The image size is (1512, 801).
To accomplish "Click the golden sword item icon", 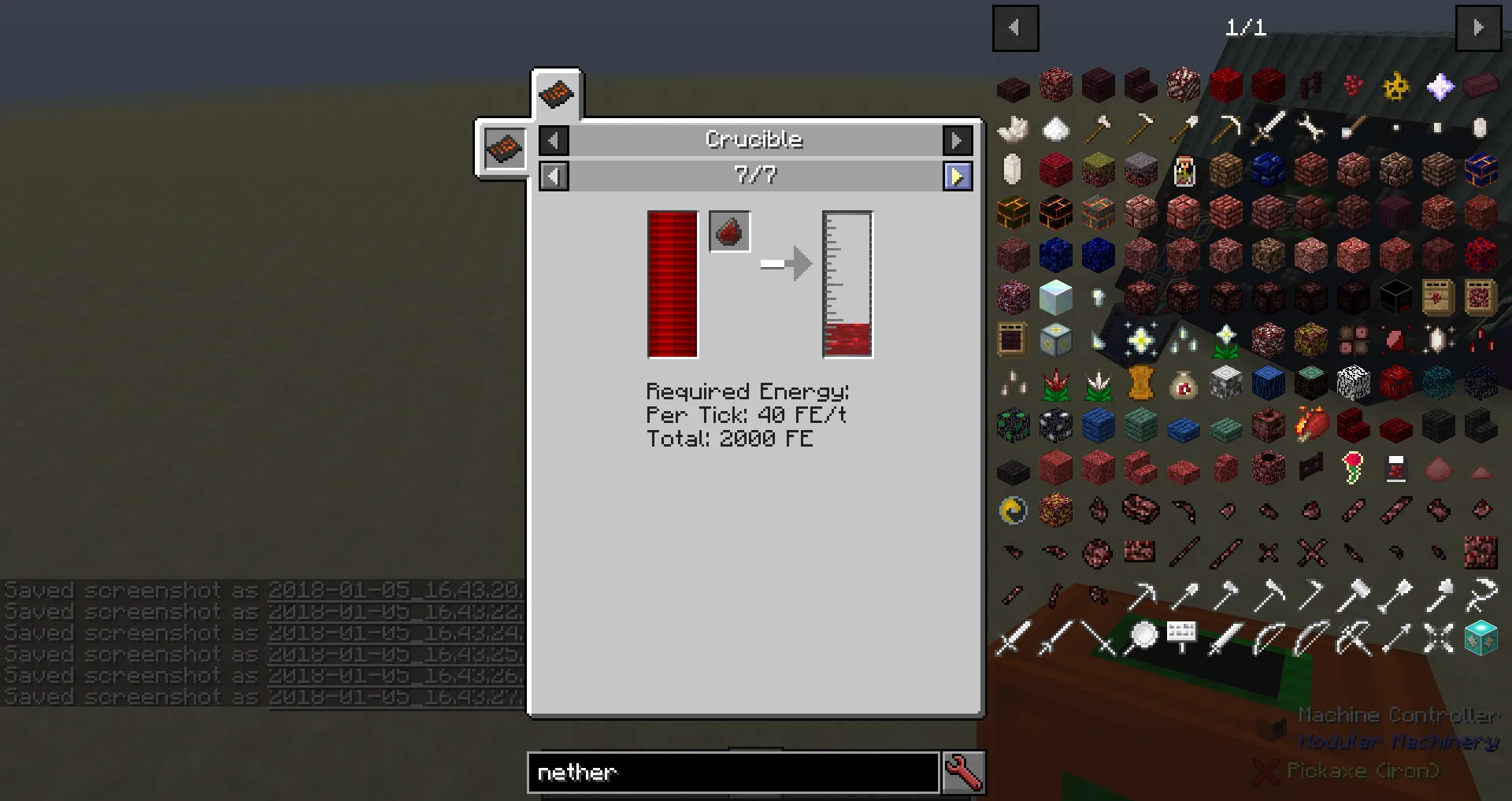I will click(x=1267, y=128).
